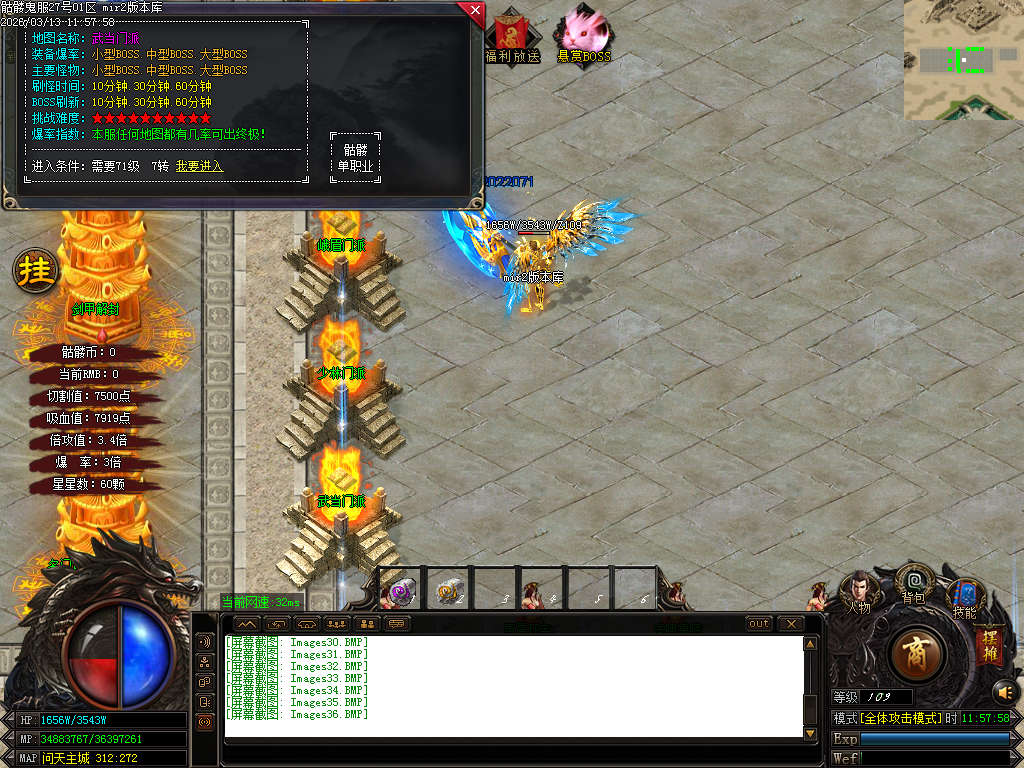
Task: Toggle the sound speaker button
Action: click(1005, 691)
